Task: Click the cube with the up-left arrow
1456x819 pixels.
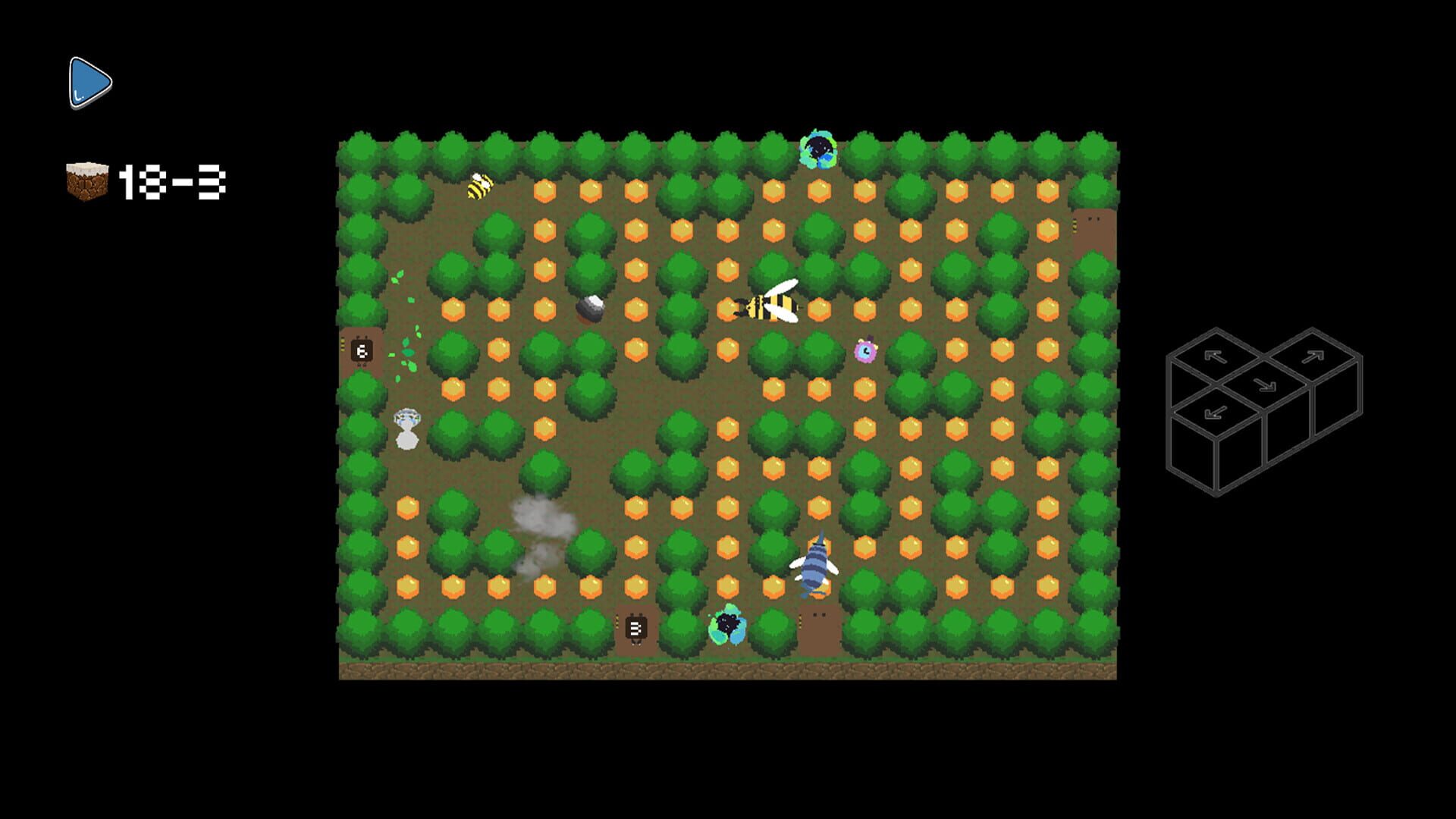Action: pyautogui.click(x=1215, y=356)
